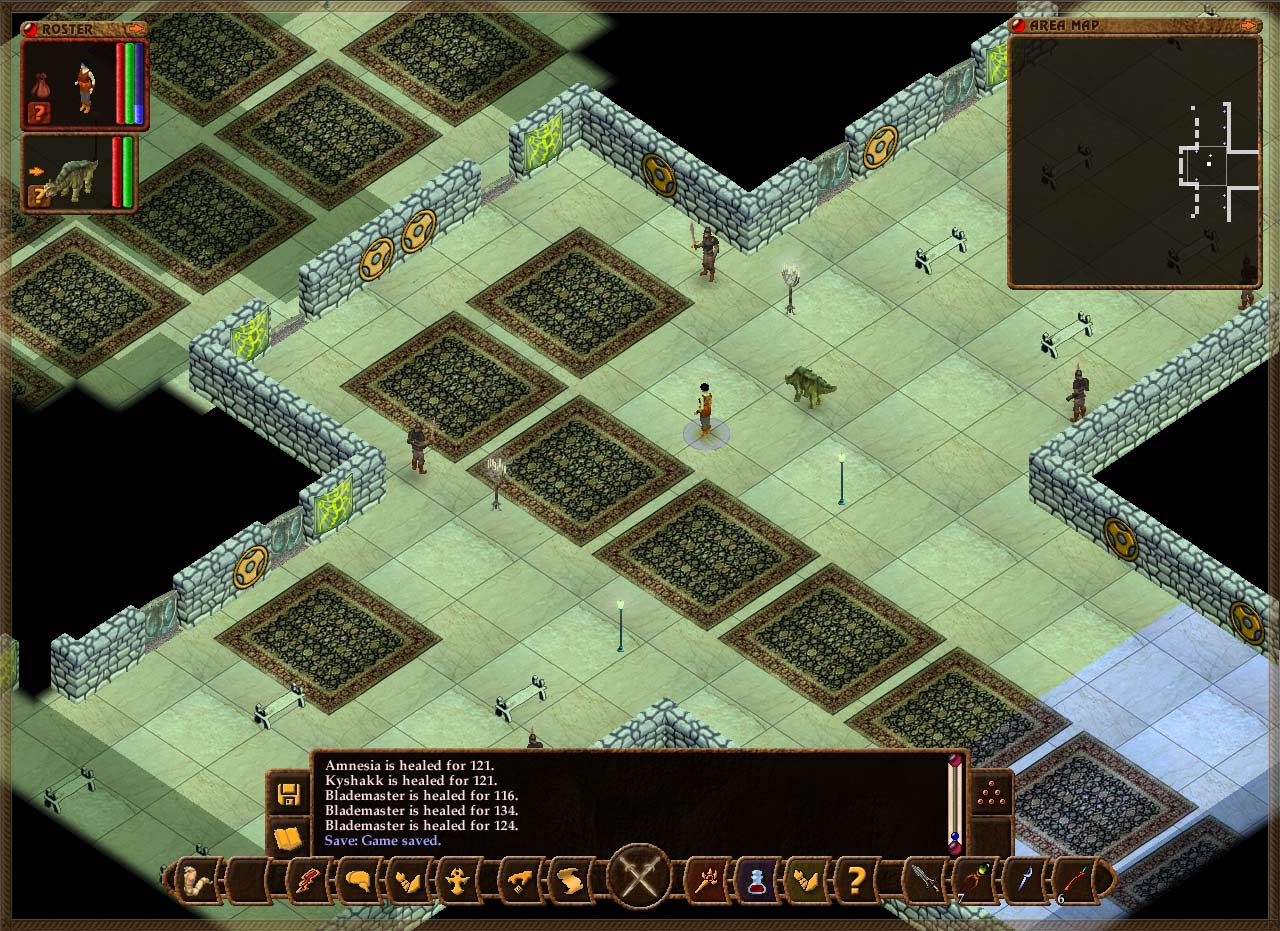Click the floppy disk save button
Screen dimensions: 1280x931
[x=289, y=794]
